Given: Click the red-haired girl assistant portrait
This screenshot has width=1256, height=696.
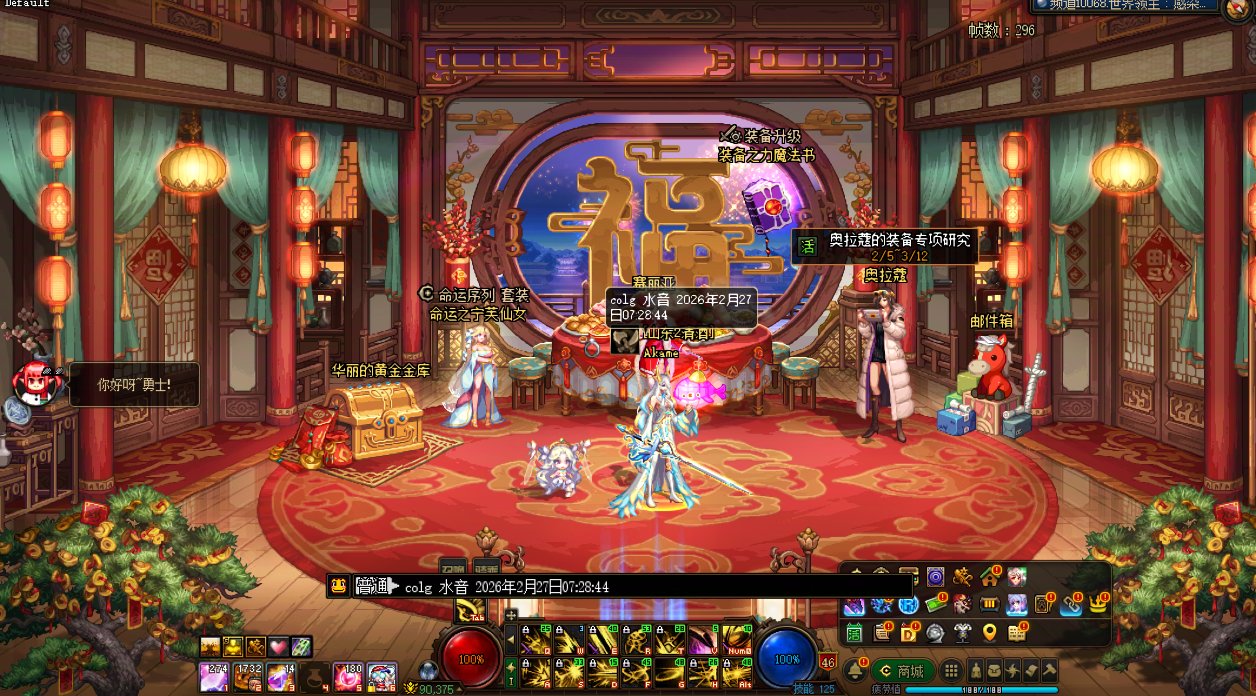Looking at the screenshot, I should pyautogui.click(x=32, y=381).
